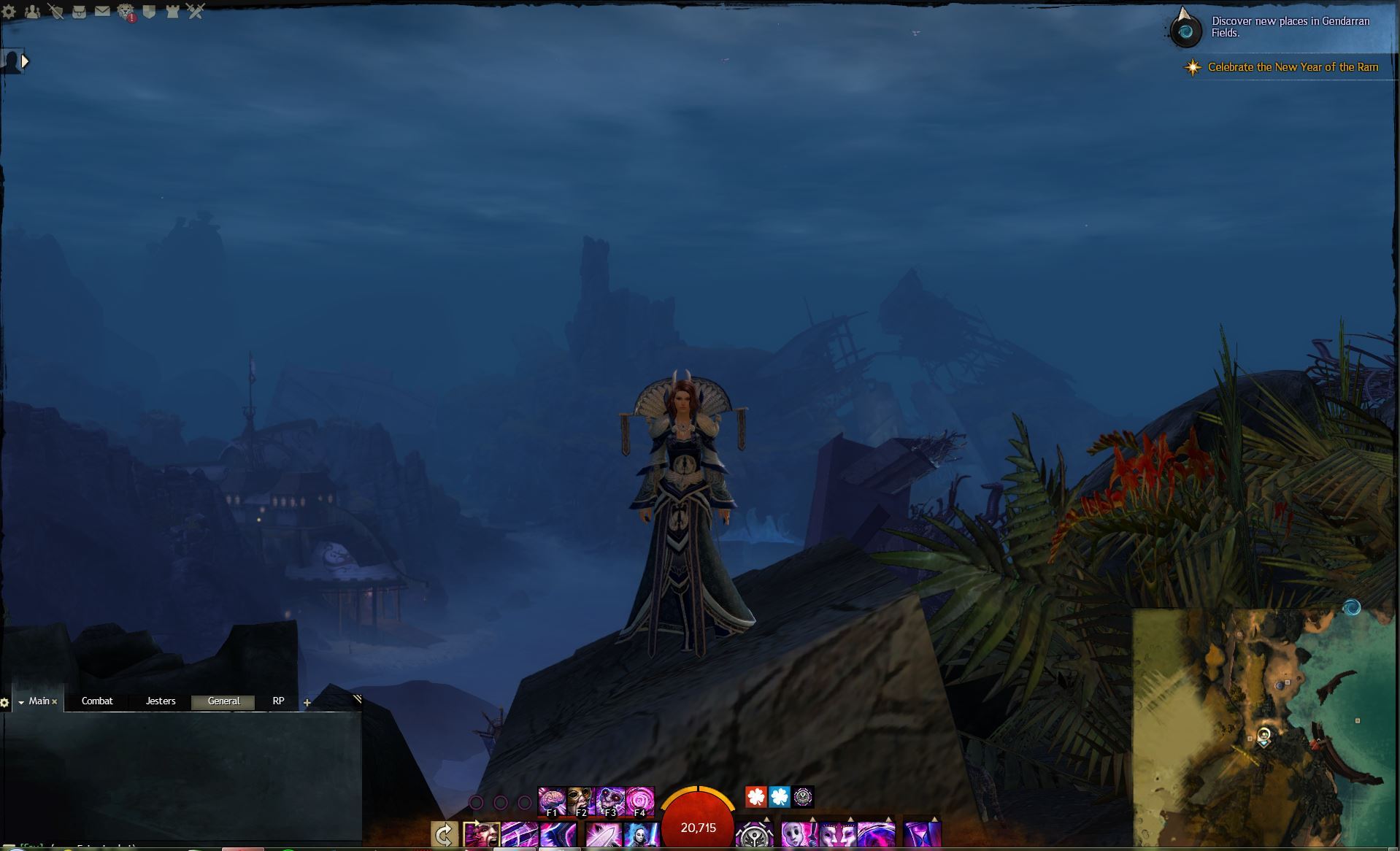Image resolution: width=1400 pixels, height=851 pixels.
Task: Activate the F4 pink swirl shatter skill
Action: click(640, 801)
